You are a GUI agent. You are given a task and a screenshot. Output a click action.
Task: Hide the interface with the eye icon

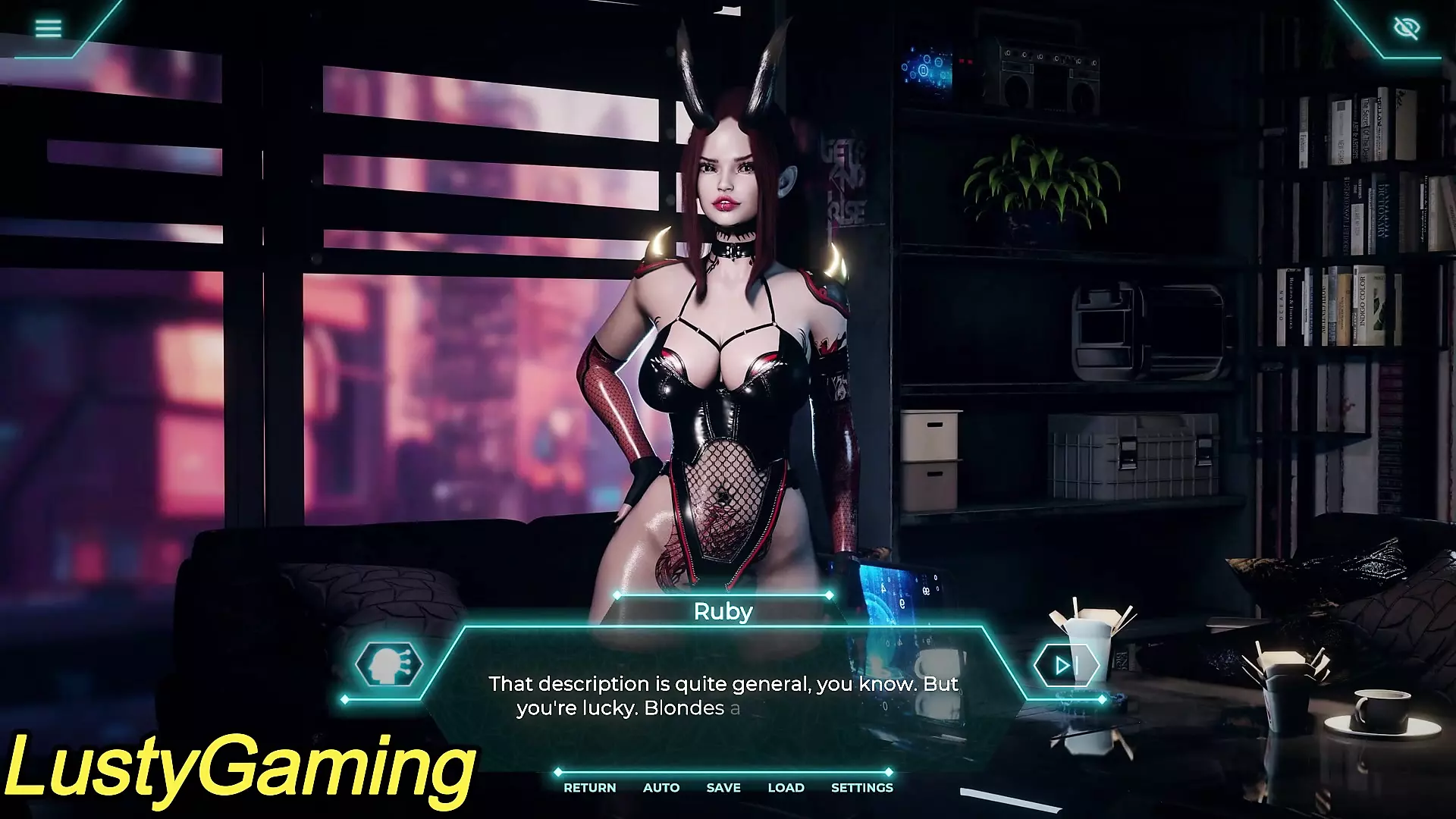coord(1407,29)
